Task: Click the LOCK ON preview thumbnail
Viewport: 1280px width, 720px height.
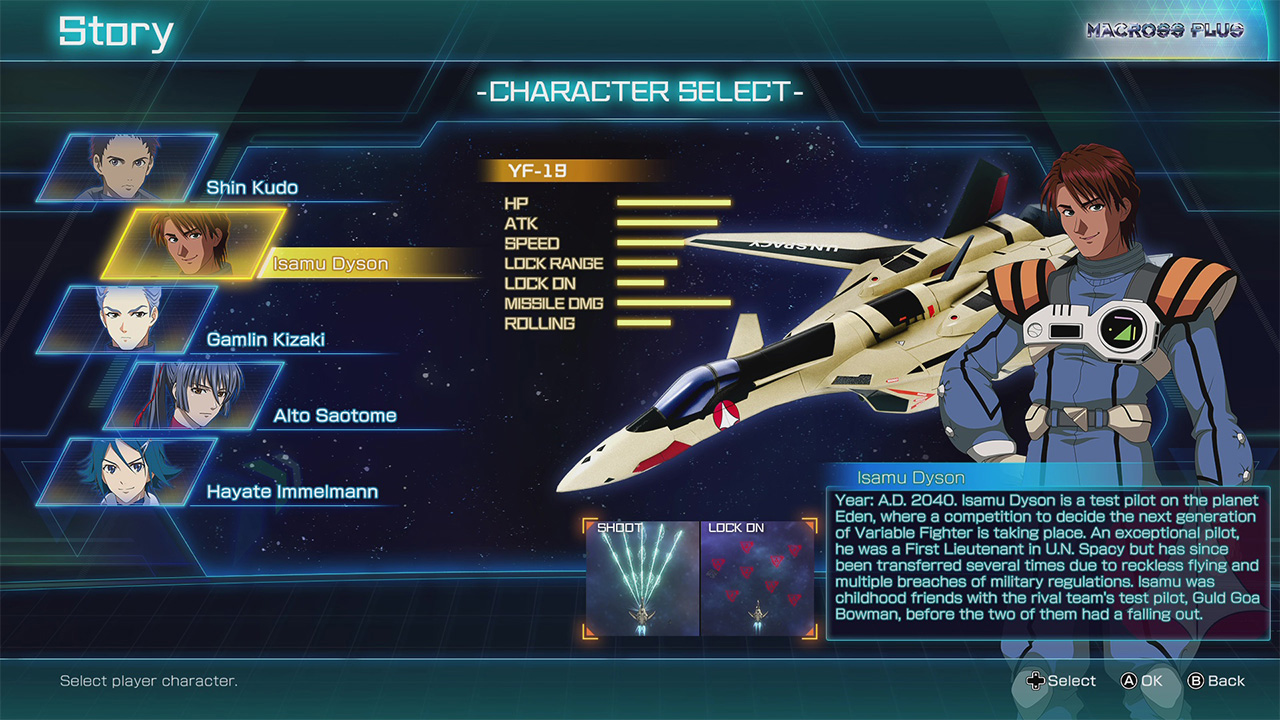Action: pyautogui.click(x=758, y=578)
